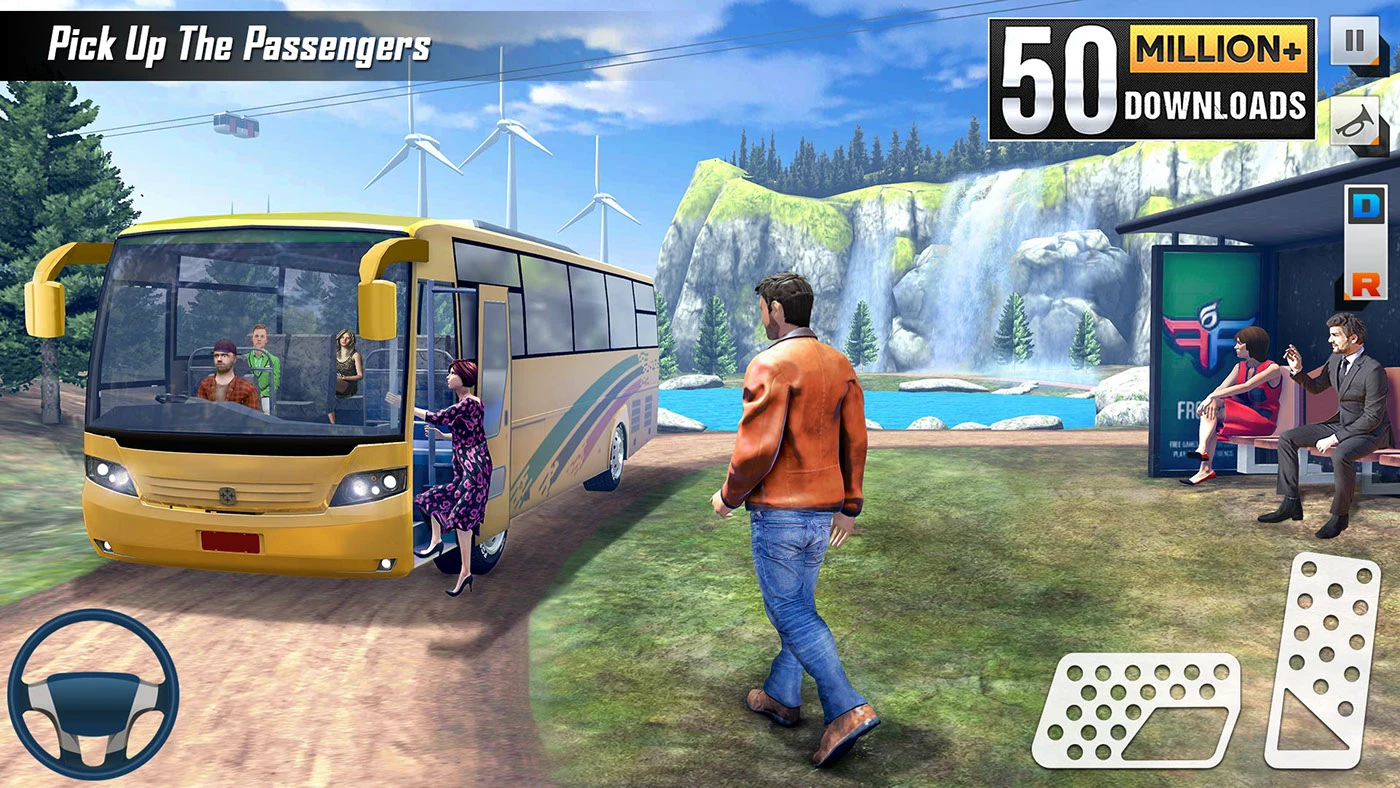Tap the Pick Up The Passengers objective text
Viewport: 1400px width, 788px height.
[240, 44]
